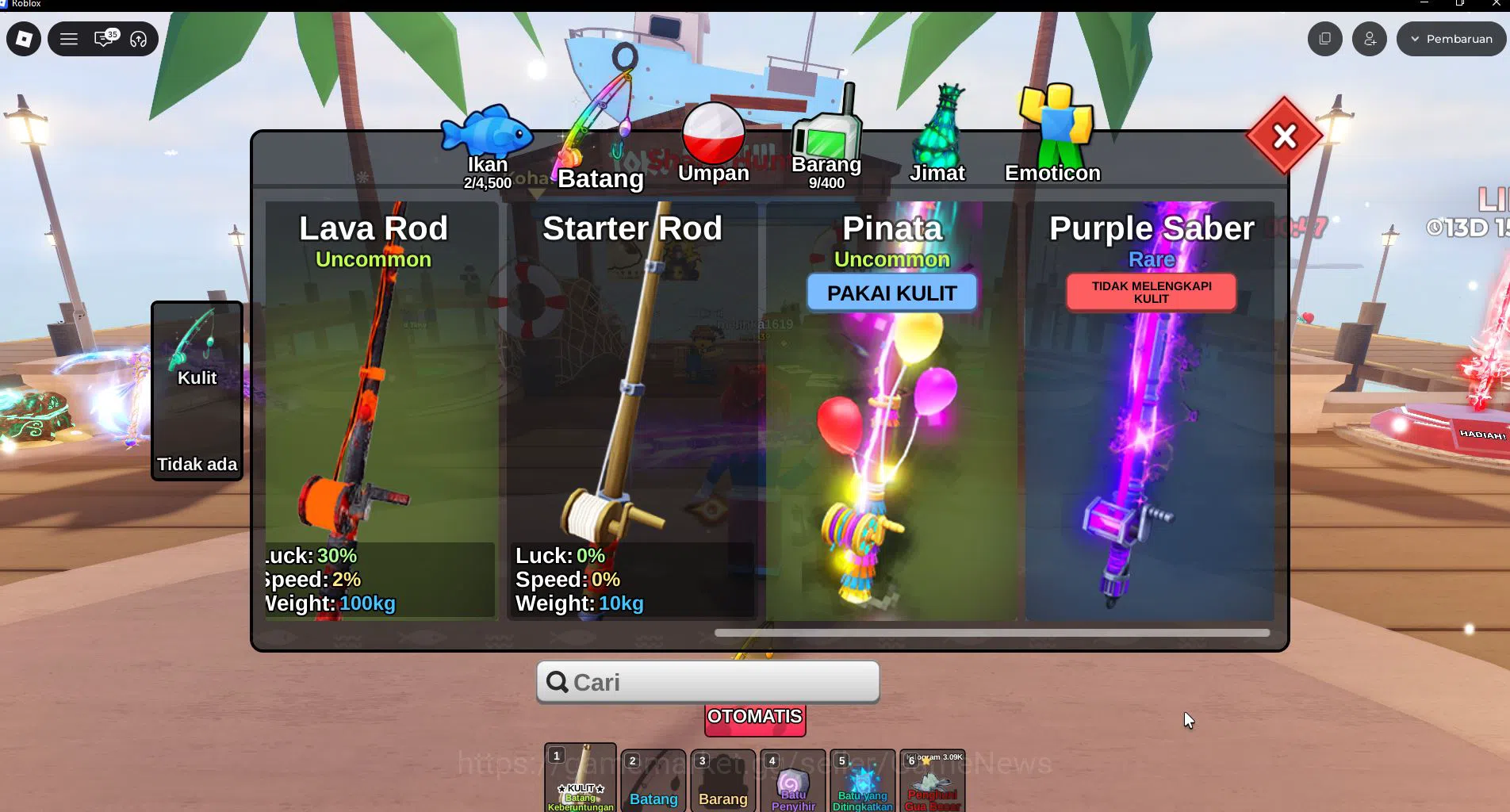This screenshot has height=812, width=1510.
Task: Click TIDAK MELENGKAPI KULIT on Purple Saber
Action: point(1152,292)
